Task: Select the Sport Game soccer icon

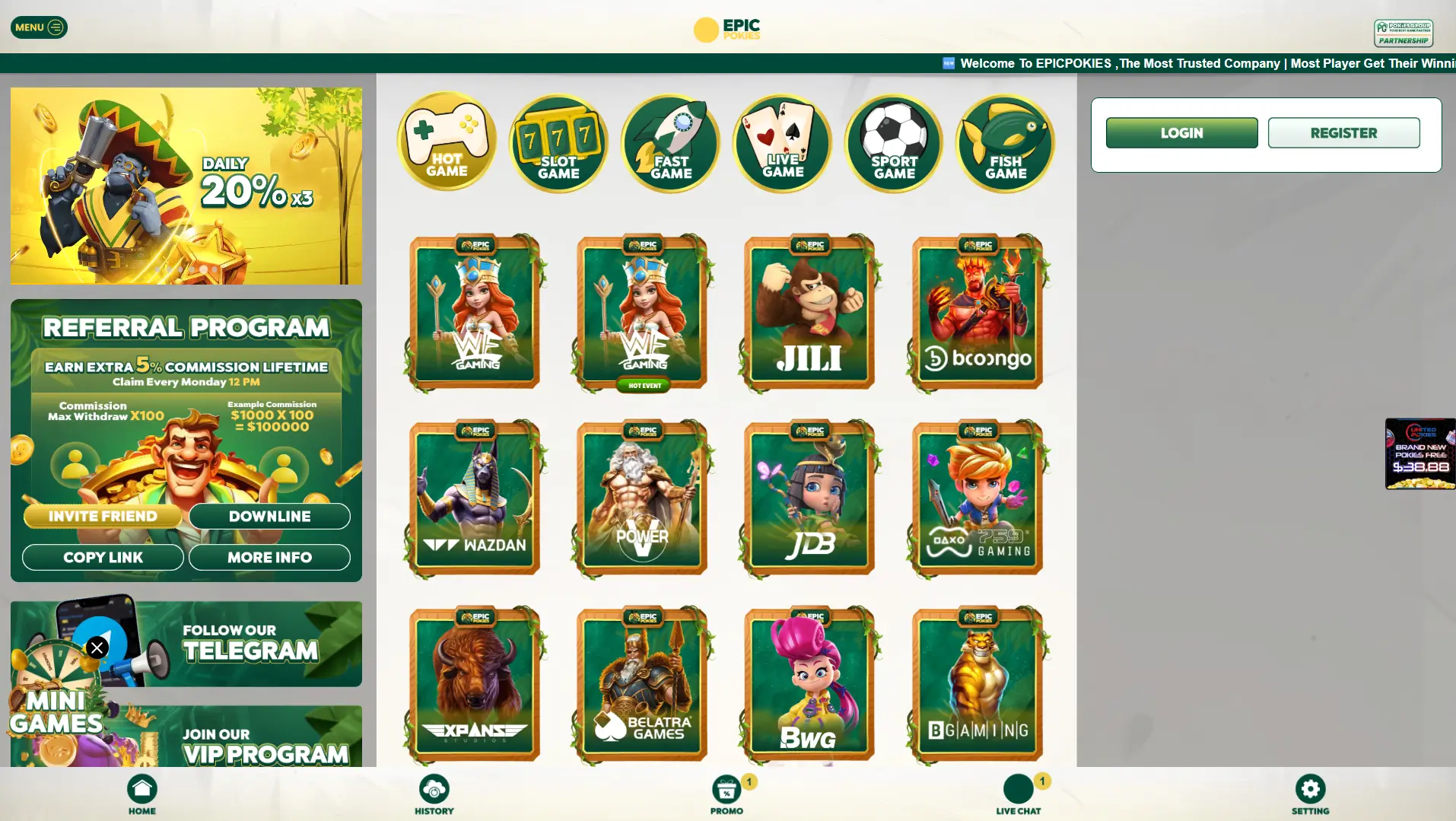Action: [x=894, y=142]
